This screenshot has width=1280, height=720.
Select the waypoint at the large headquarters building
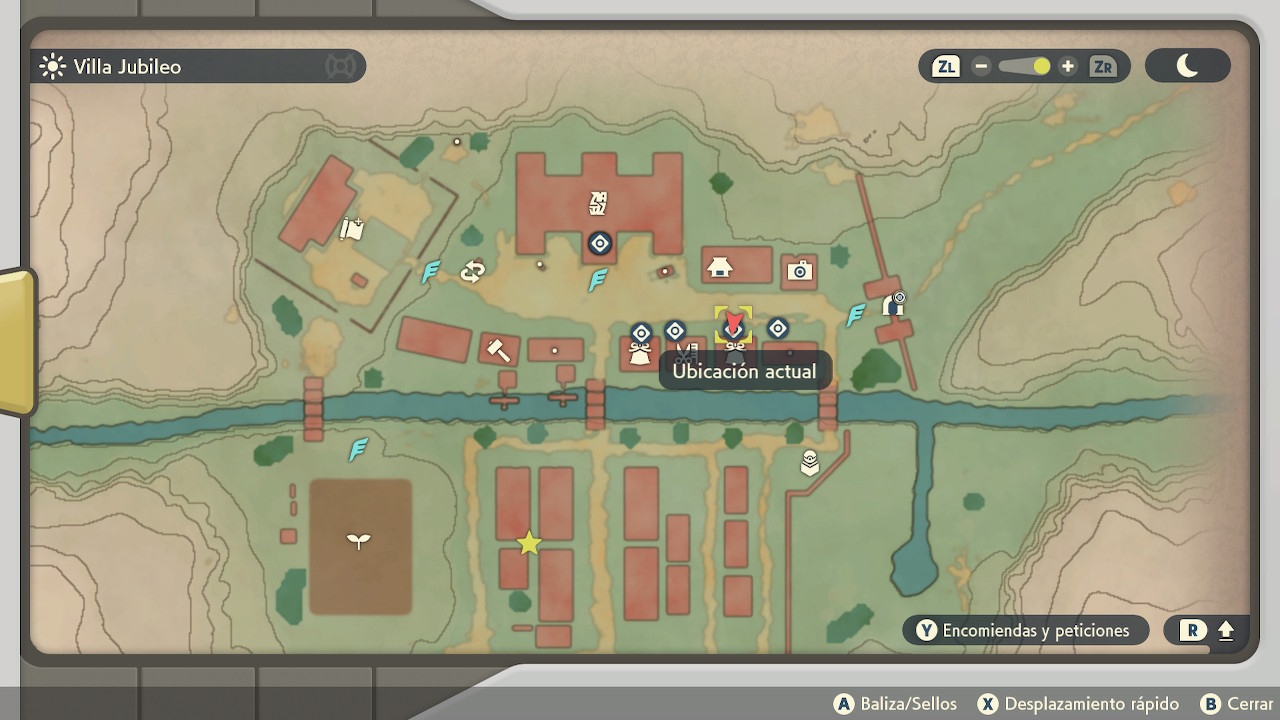[x=599, y=243]
